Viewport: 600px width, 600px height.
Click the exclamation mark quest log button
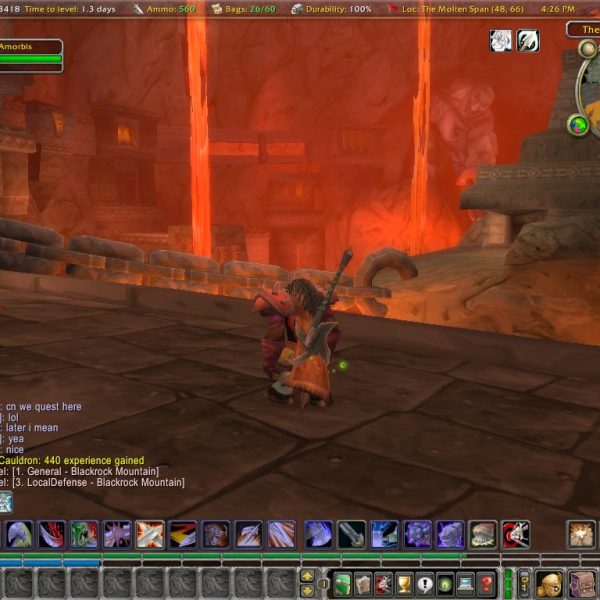[425, 584]
